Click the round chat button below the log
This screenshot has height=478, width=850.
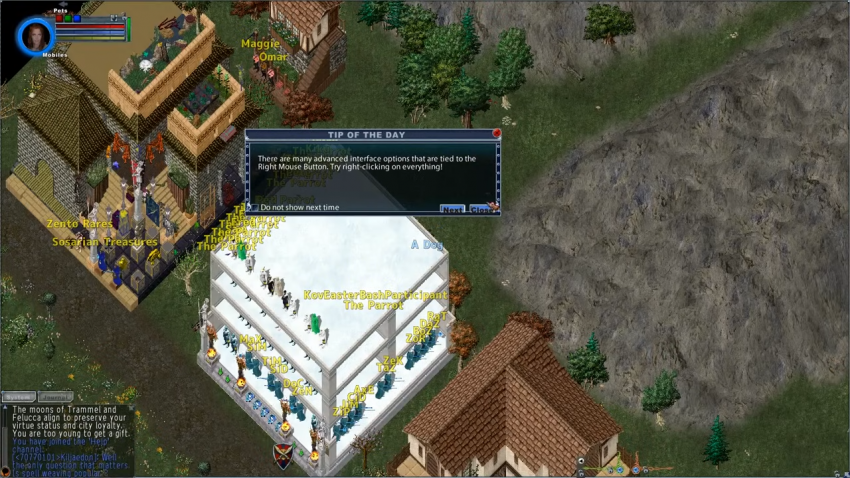[x=6, y=470]
